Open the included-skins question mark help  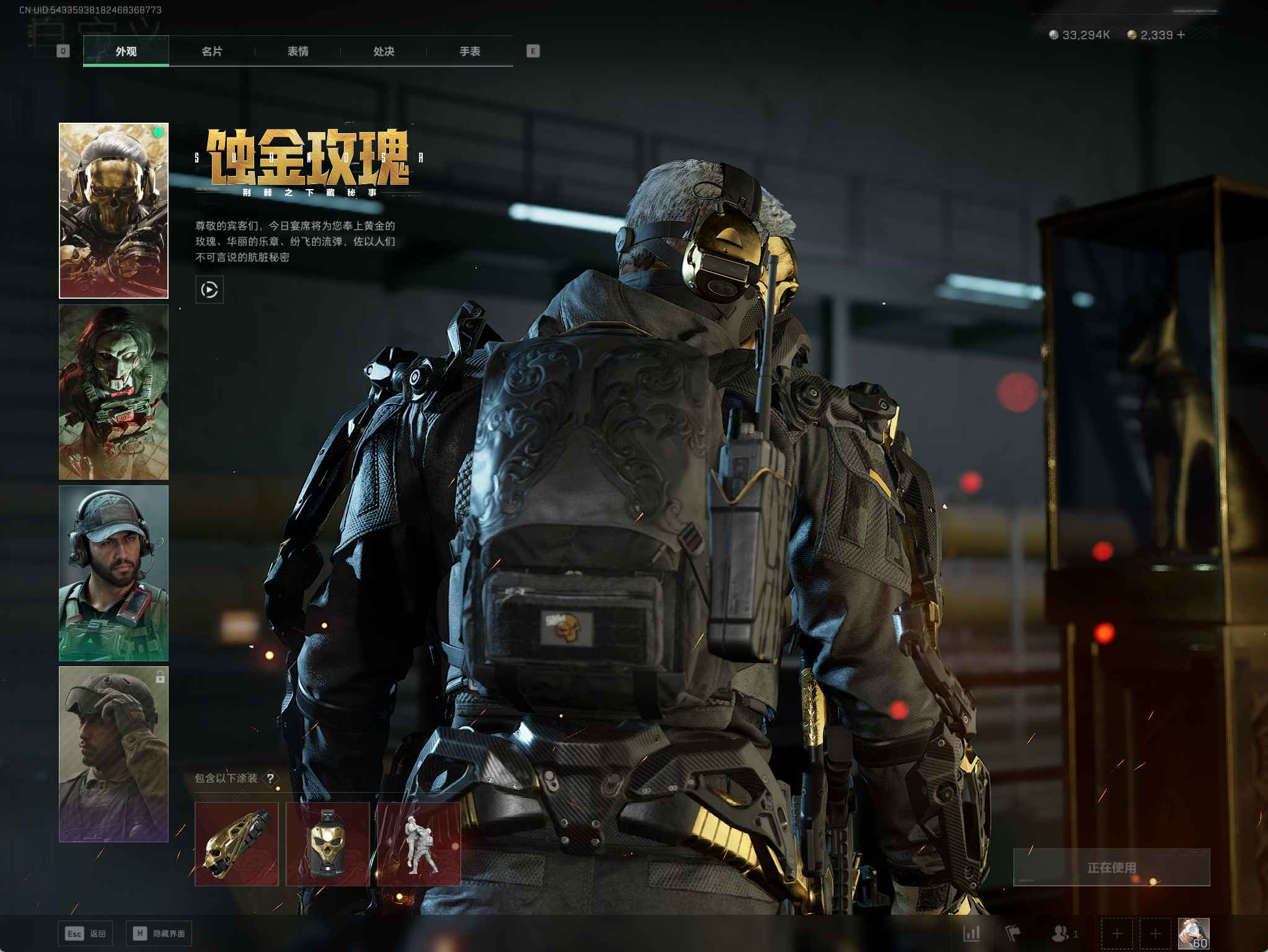coord(270,778)
